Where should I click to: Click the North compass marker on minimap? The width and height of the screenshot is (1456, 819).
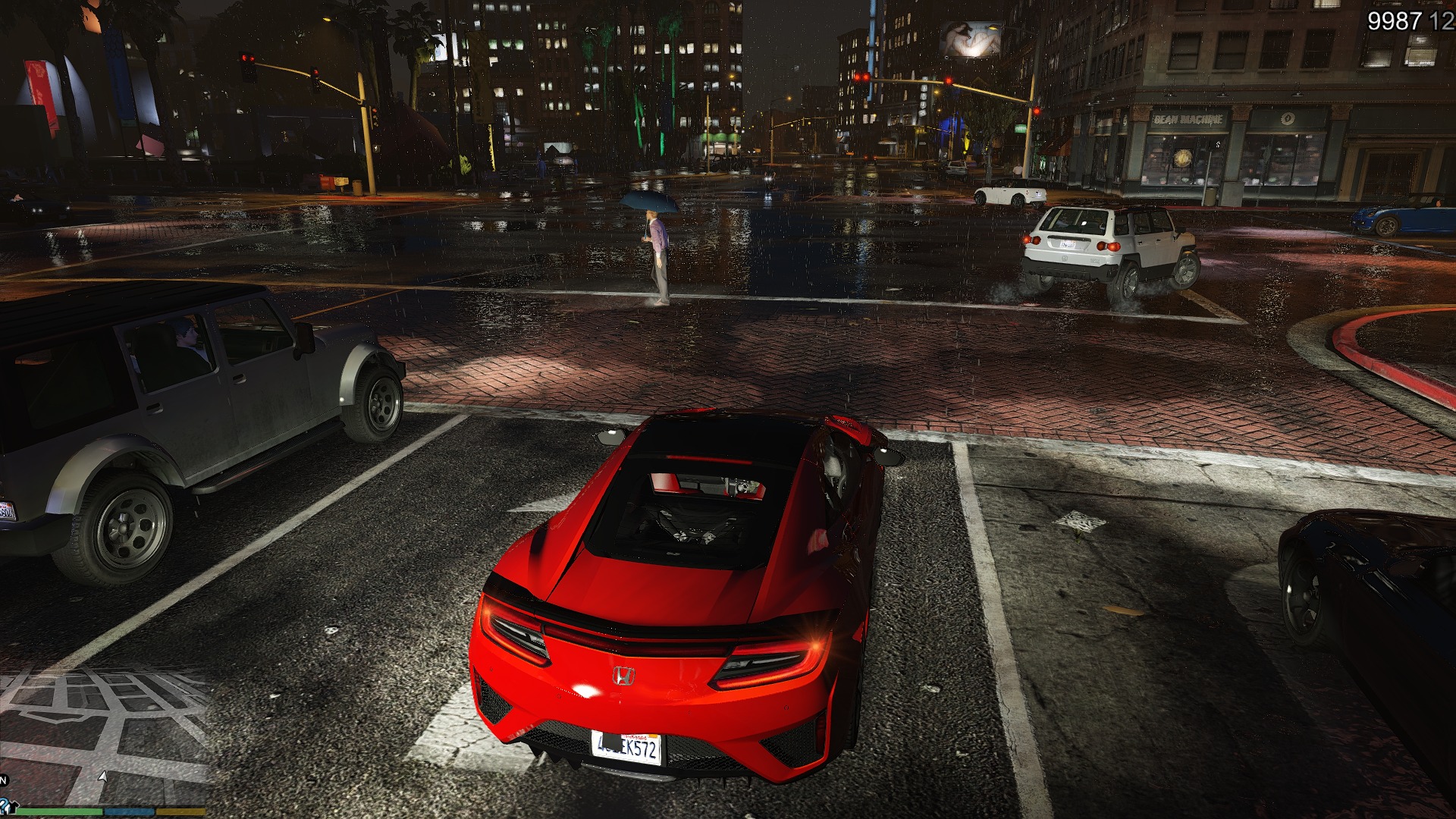point(3,780)
